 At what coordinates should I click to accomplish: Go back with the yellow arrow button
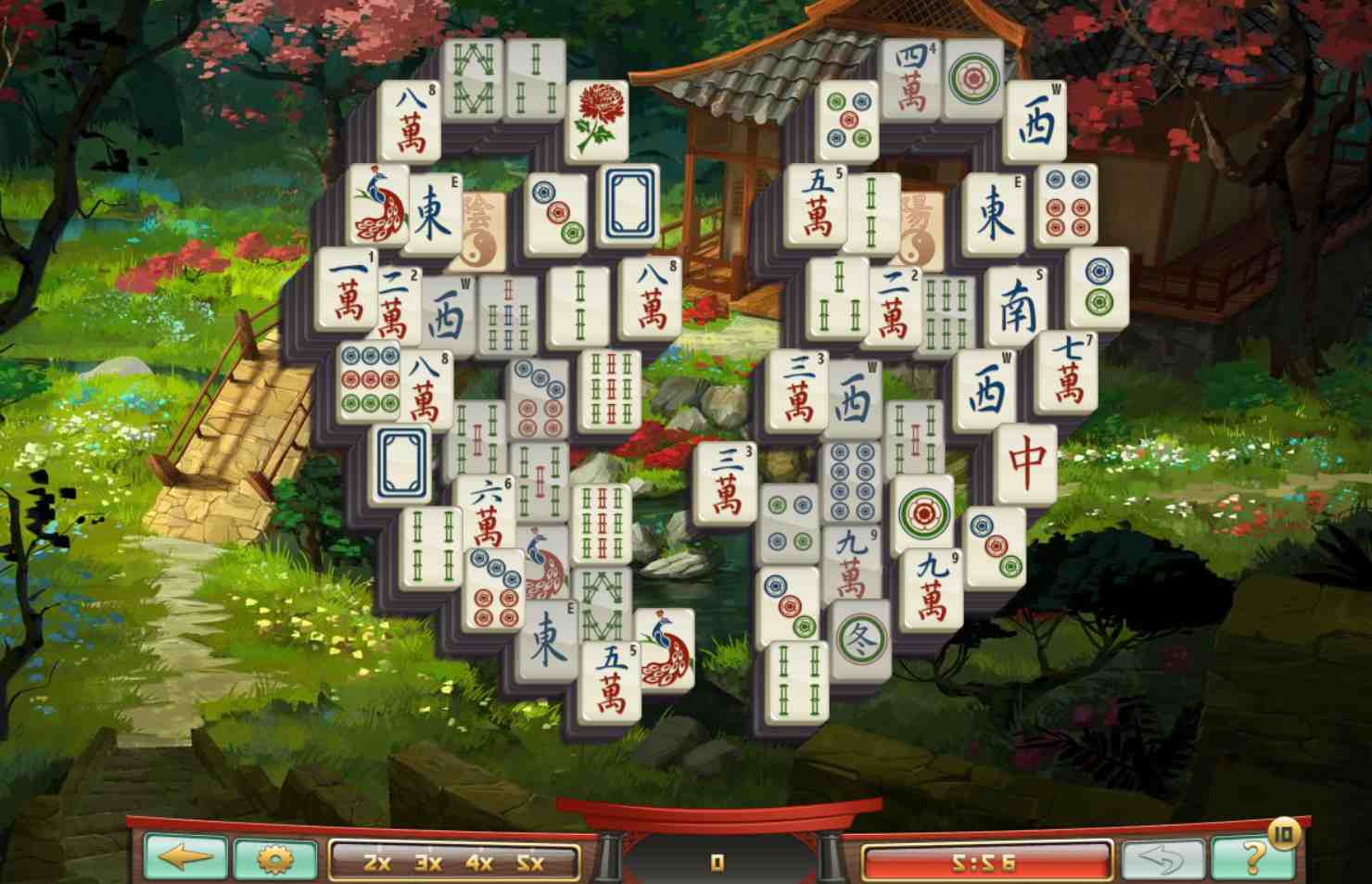click(x=185, y=856)
